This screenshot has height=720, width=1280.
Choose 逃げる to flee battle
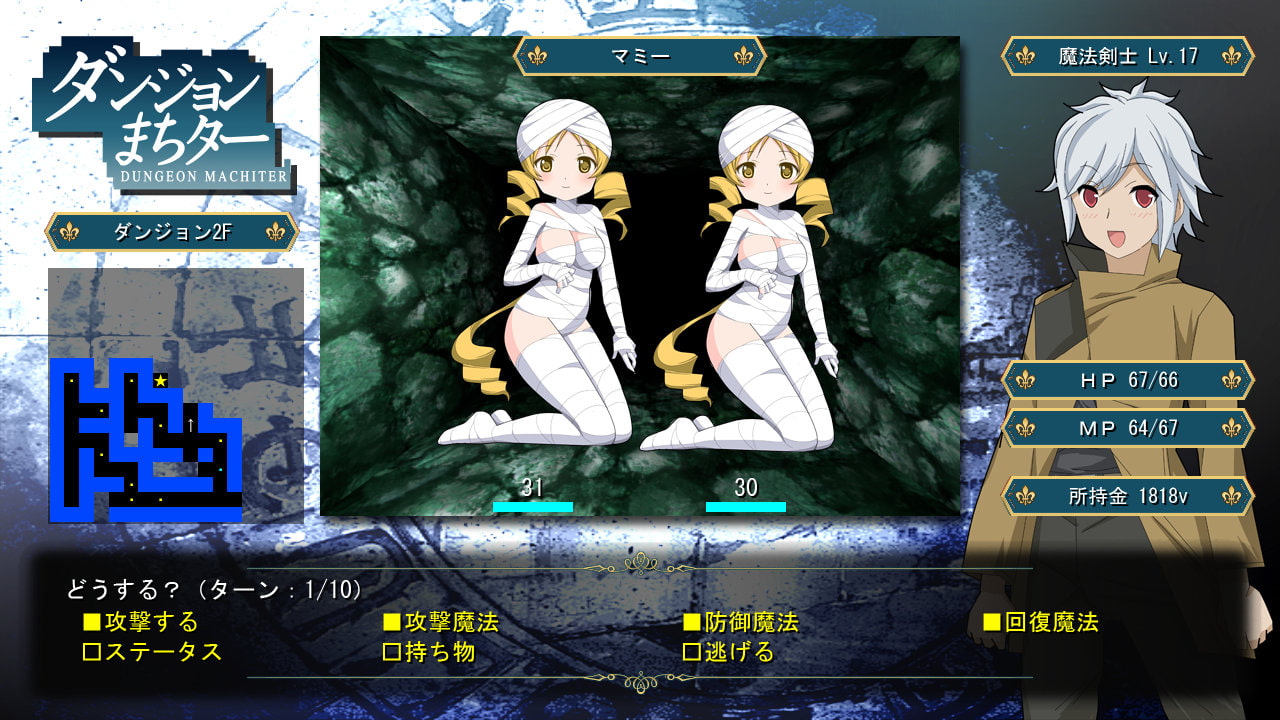[x=729, y=653]
